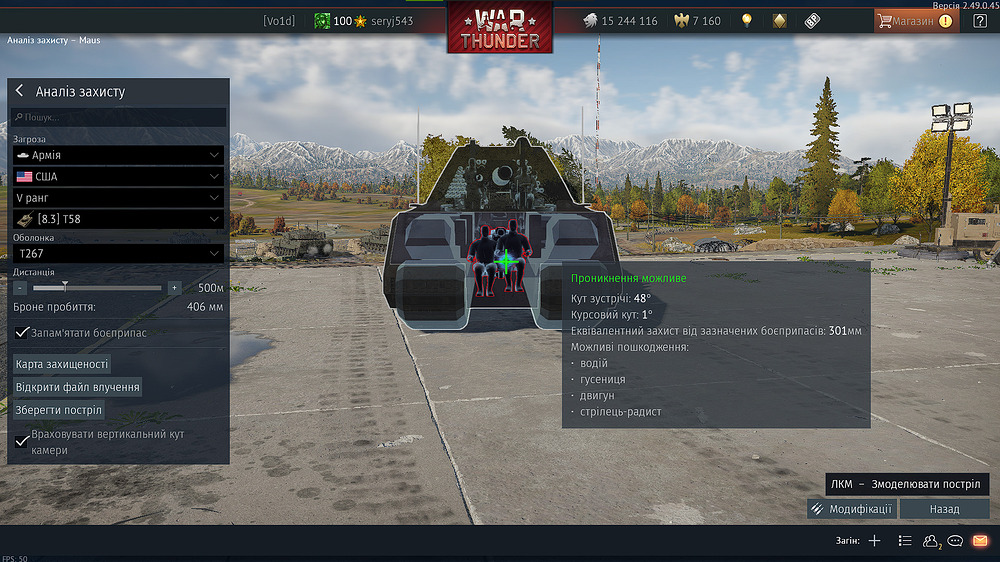Go back with the Назад button
The height and width of the screenshot is (562, 1000).
[944, 509]
